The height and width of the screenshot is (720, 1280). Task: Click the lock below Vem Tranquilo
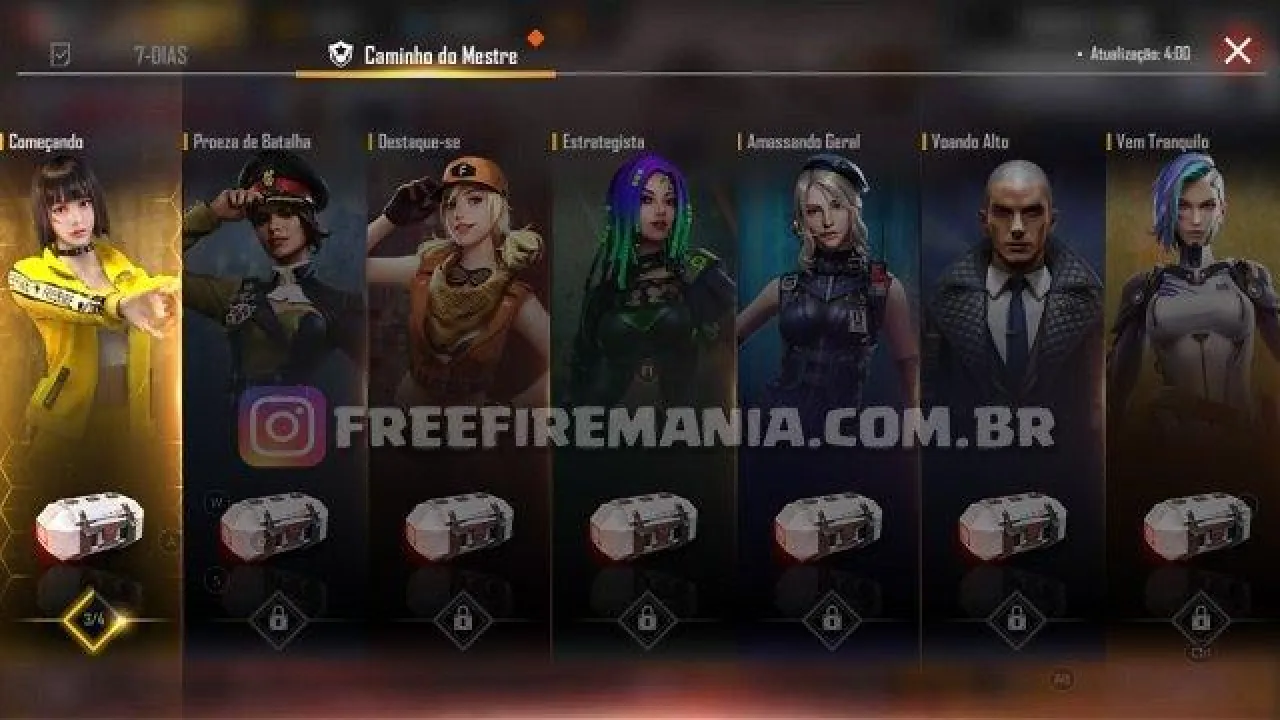click(x=1202, y=620)
